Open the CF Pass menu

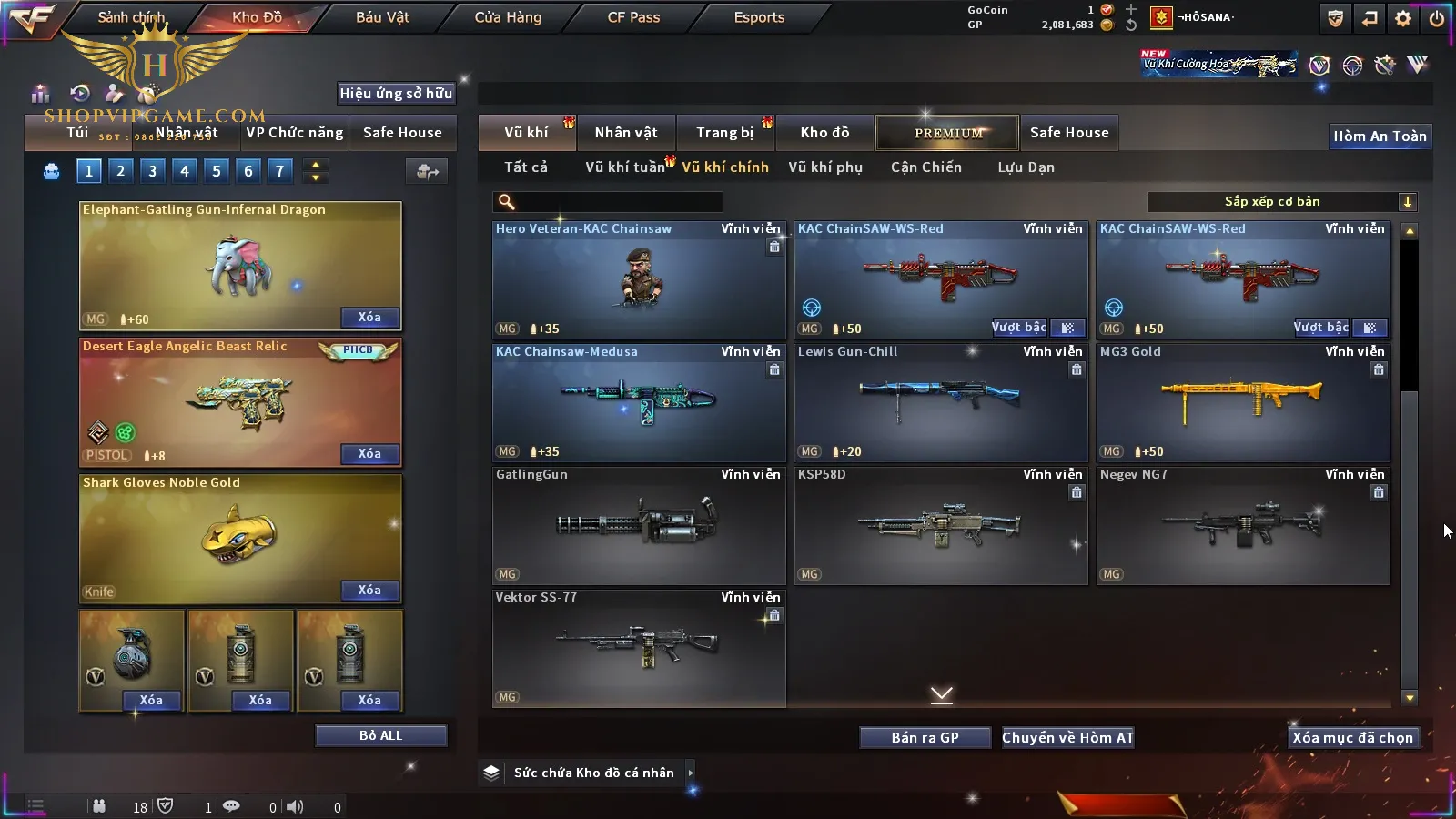coord(633,17)
